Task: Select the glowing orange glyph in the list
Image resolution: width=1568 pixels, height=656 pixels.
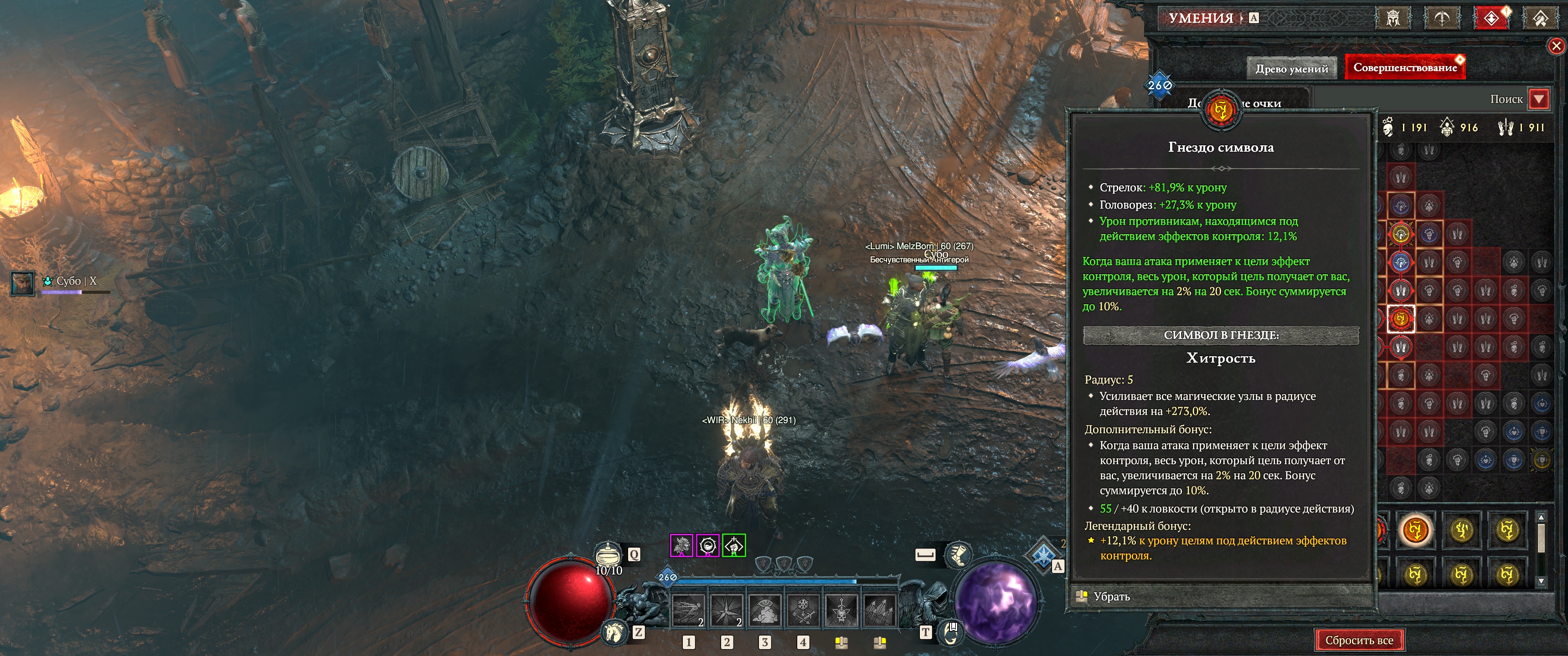Action: (x=1415, y=530)
